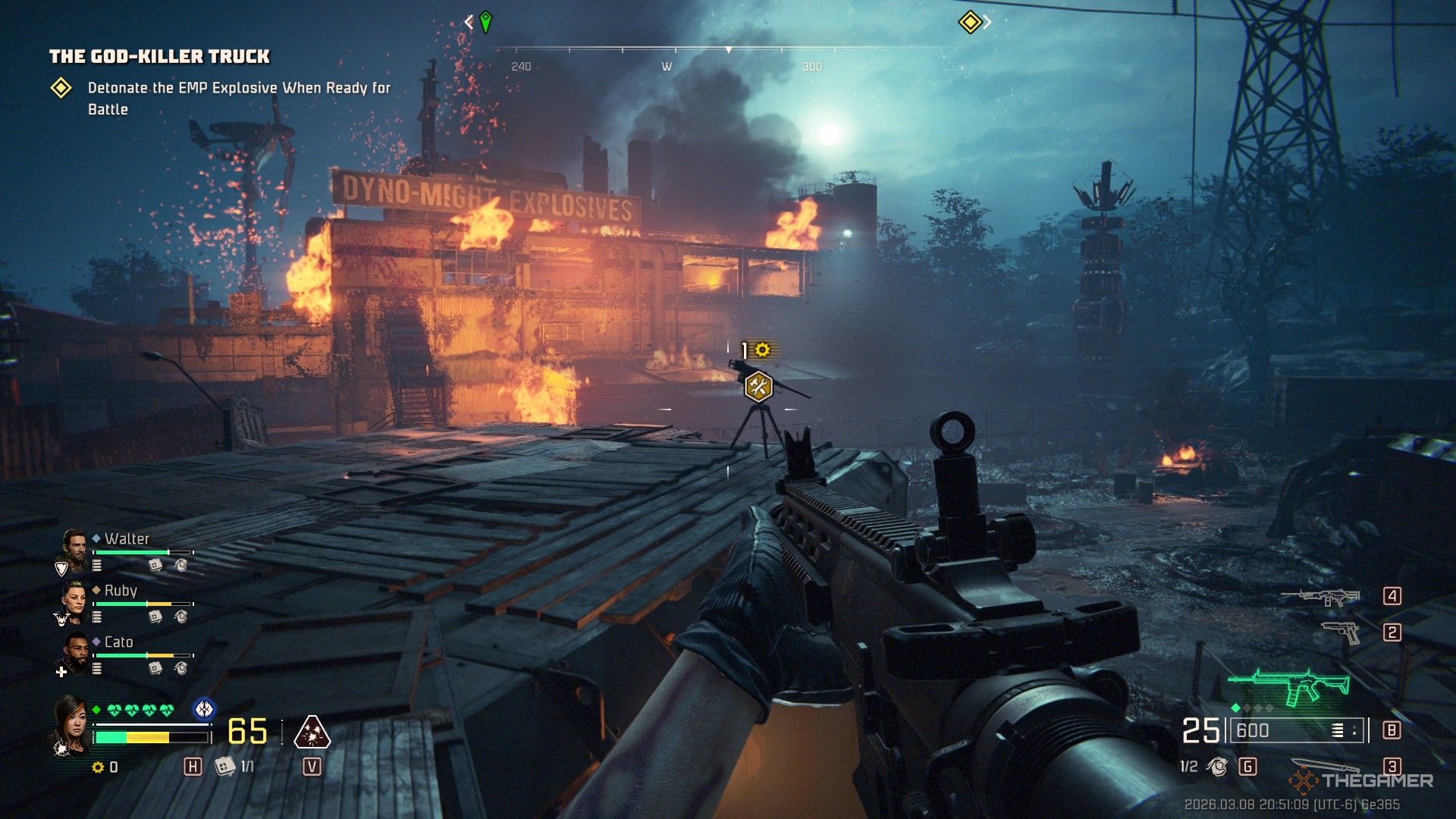Click the yellow diamond objective marker on compass

coord(970,22)
